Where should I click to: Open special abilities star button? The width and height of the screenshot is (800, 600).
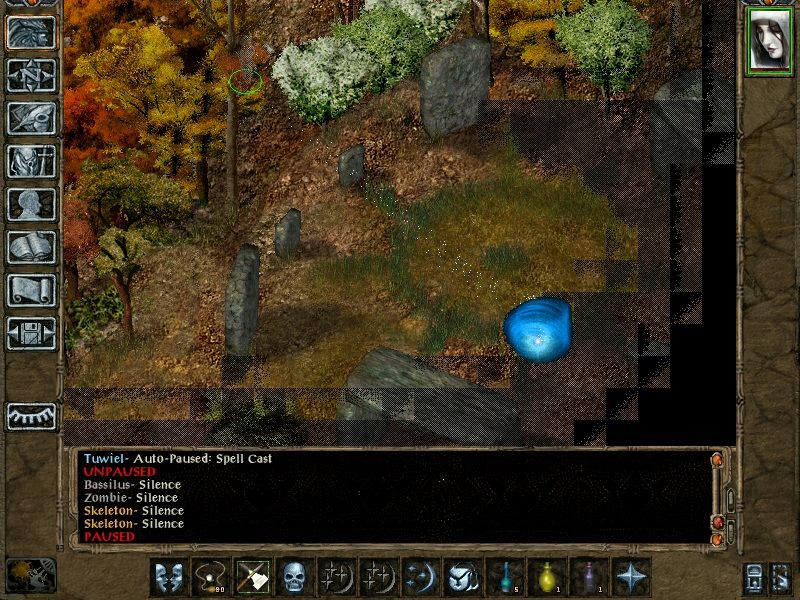point(631,577)
